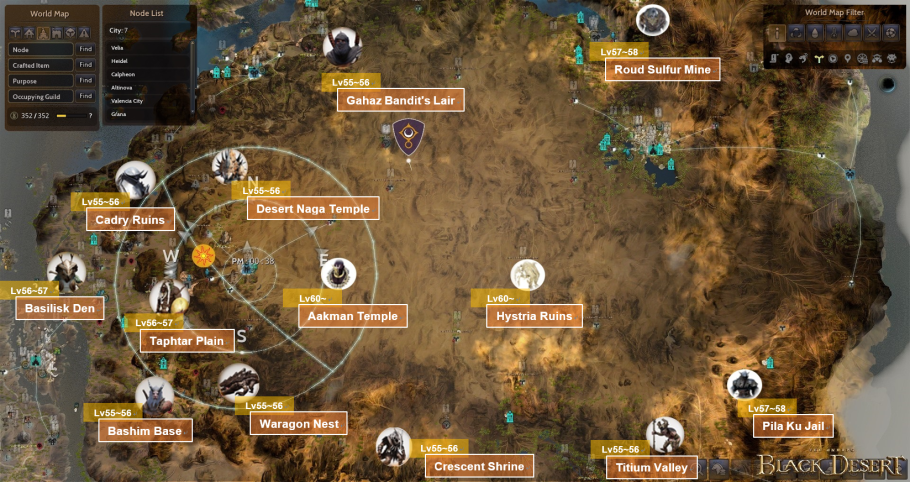Select the info 'i' map filter

[x=778, y=34]
